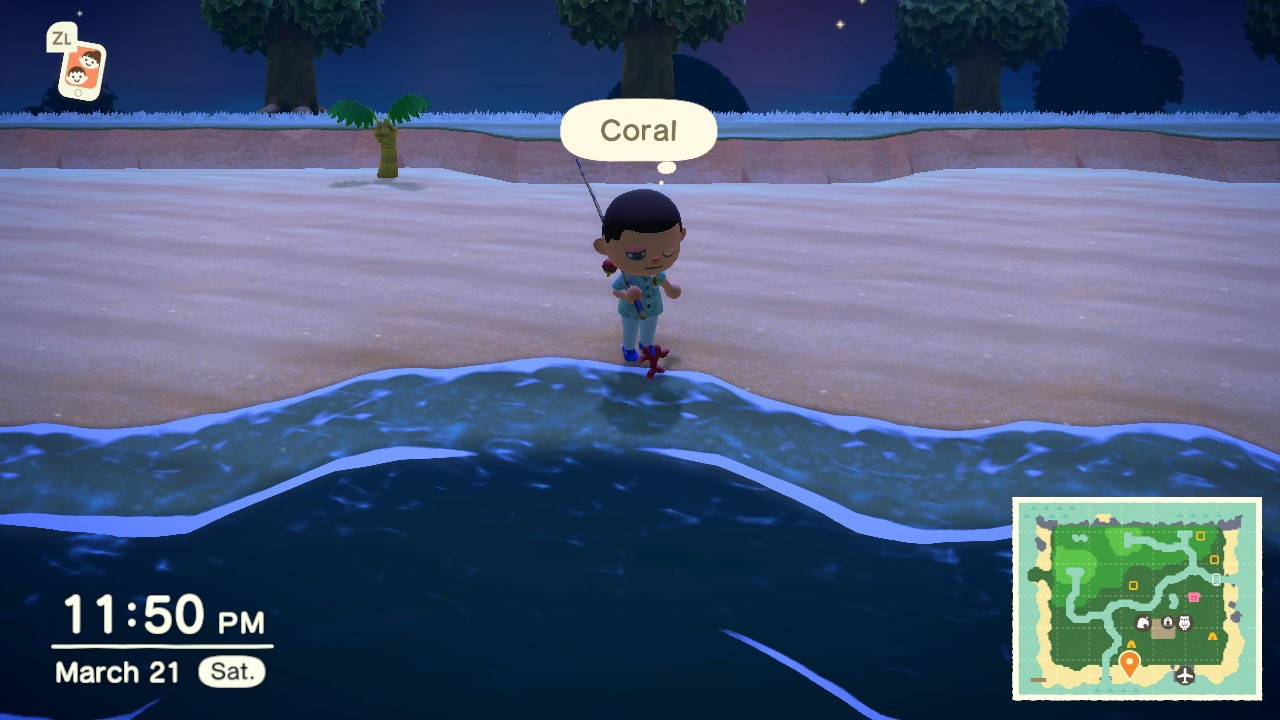Select the Resident Services leaf icon on map

coord(1141,622)
